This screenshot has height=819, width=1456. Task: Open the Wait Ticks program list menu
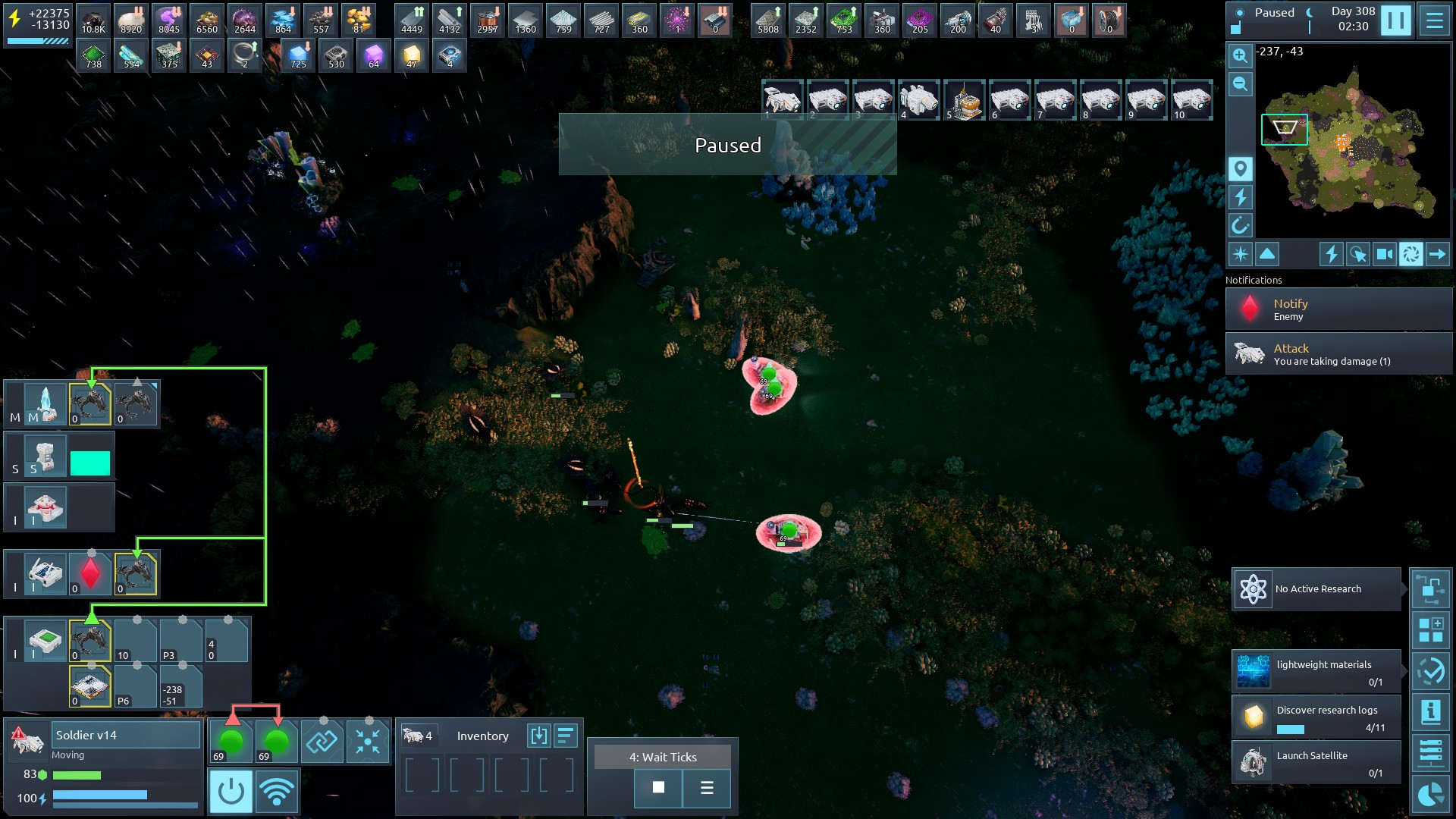pyautogui.click(x=707, y=788)
